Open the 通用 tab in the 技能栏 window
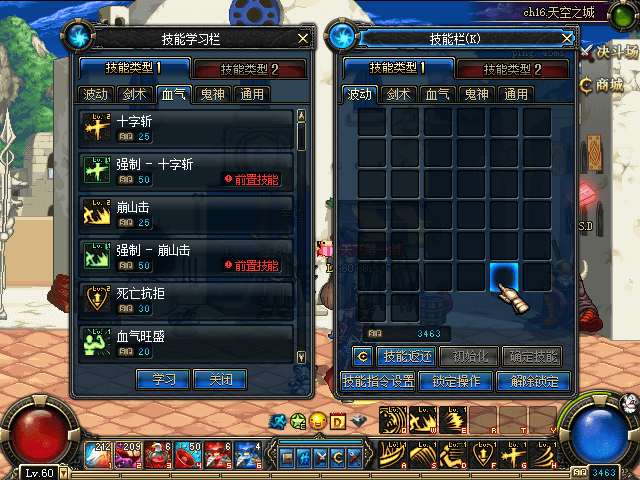 (x=516, y=95)
